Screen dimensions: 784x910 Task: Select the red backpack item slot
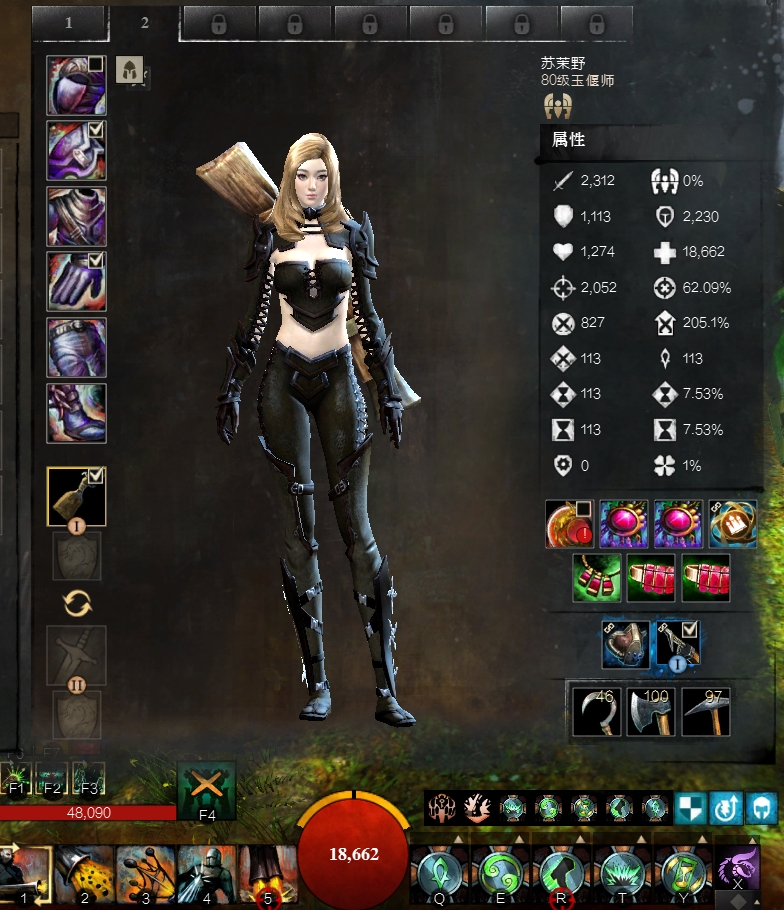(x=569, y=524)
